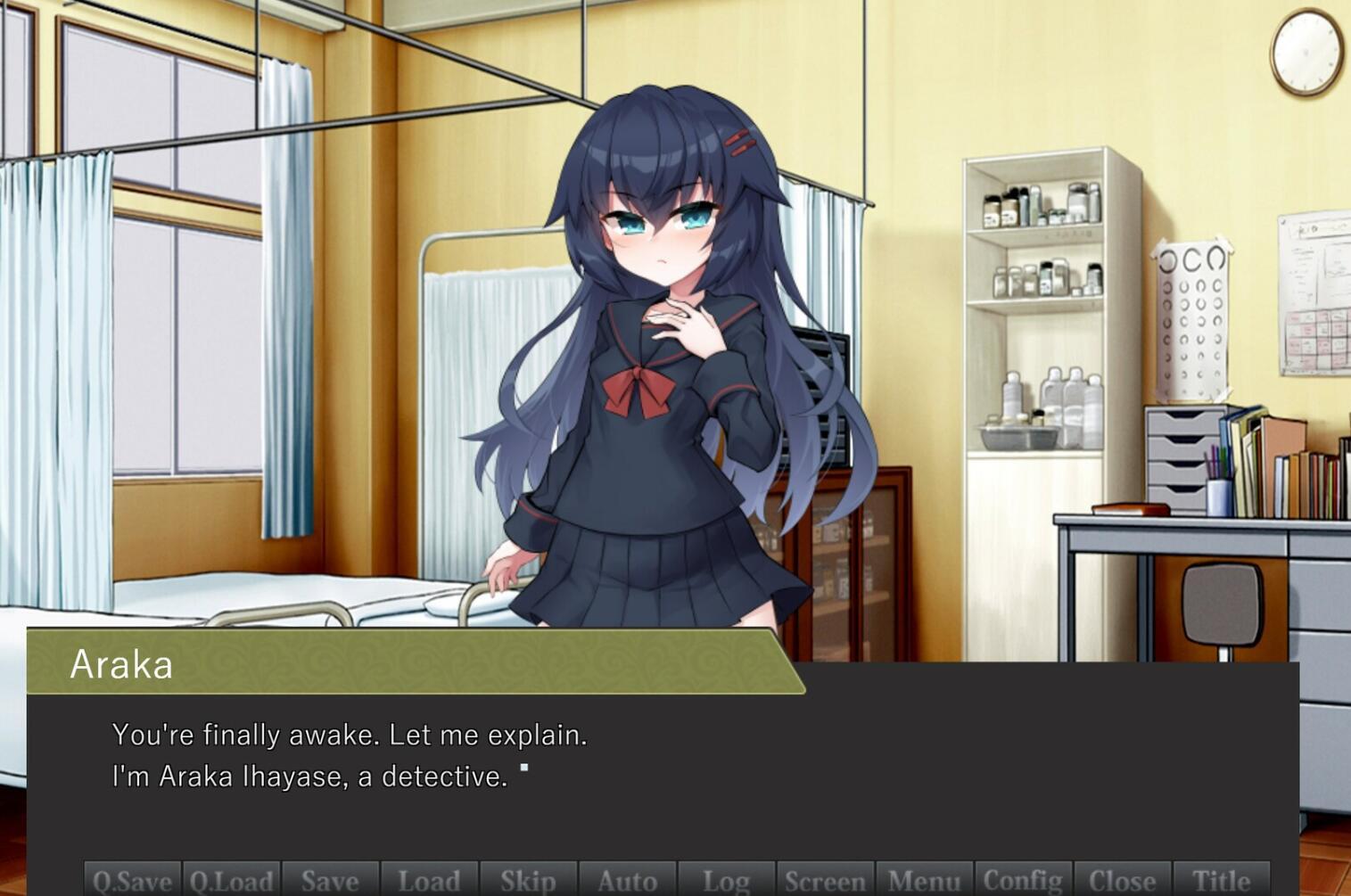Toggle Skip button off if active
This screenshot has height=896, width=1351.
coord(528,881)
